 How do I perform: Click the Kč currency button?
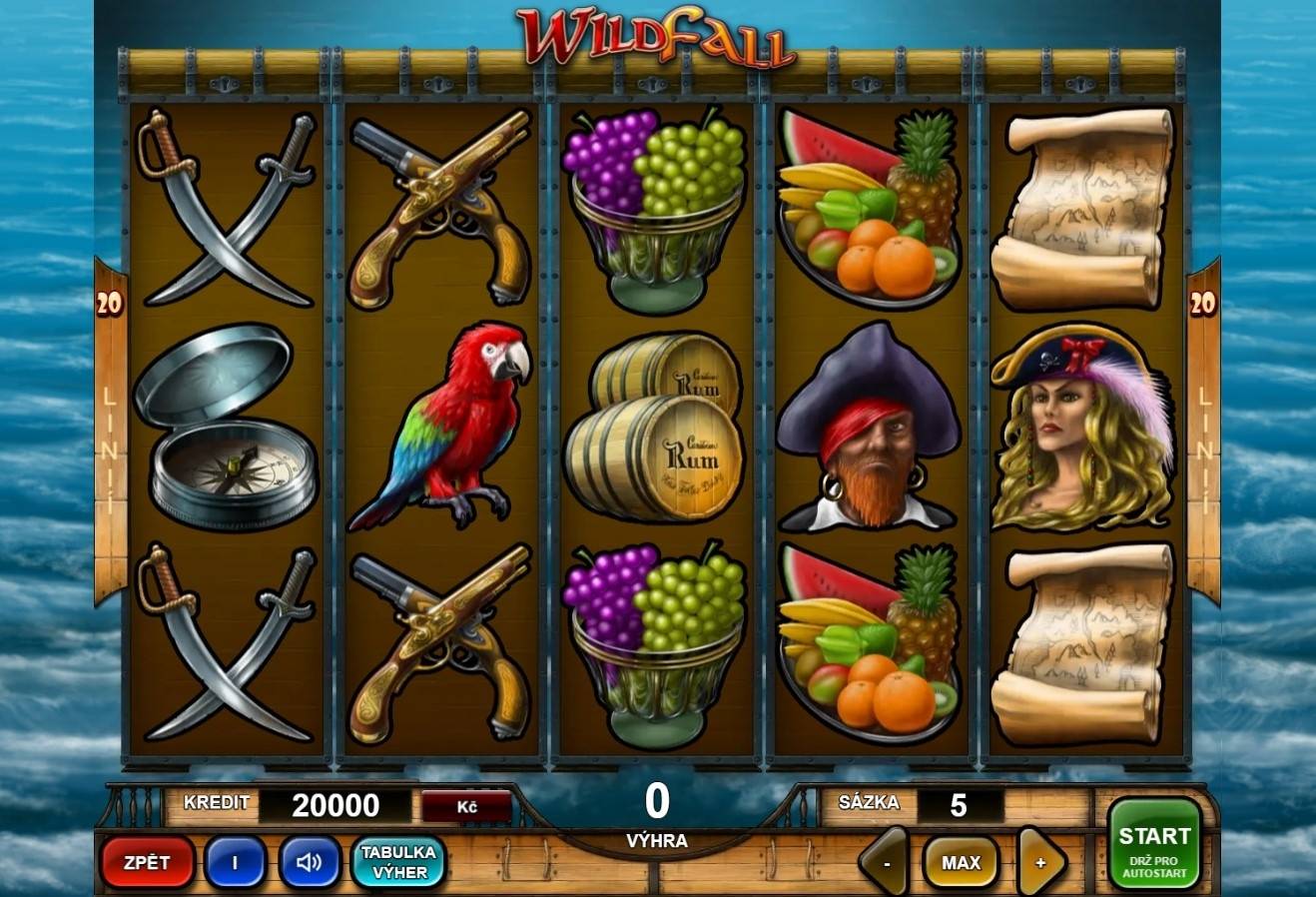click(x=466, y=806)
